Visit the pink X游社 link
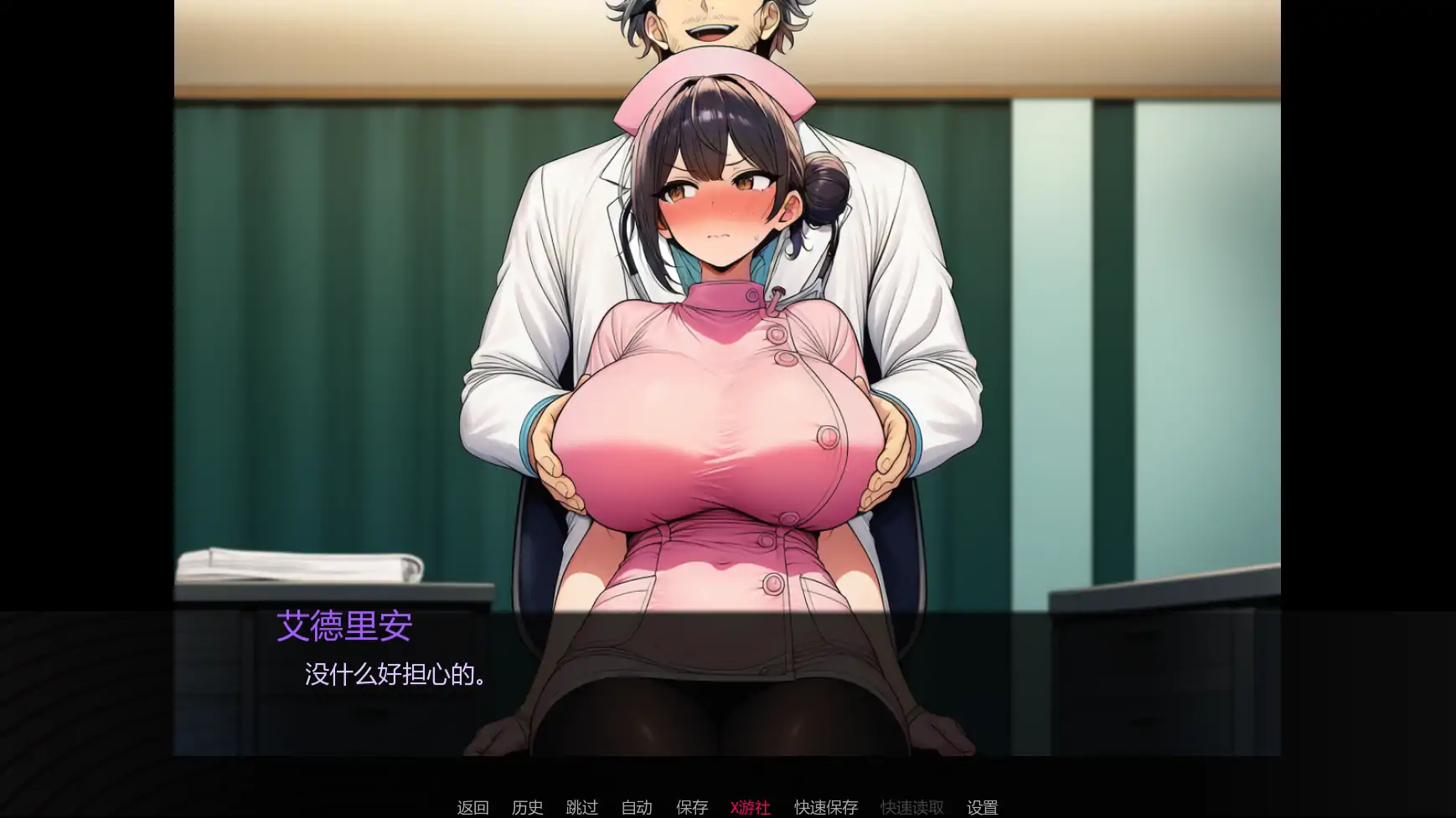 coord(751,807)
